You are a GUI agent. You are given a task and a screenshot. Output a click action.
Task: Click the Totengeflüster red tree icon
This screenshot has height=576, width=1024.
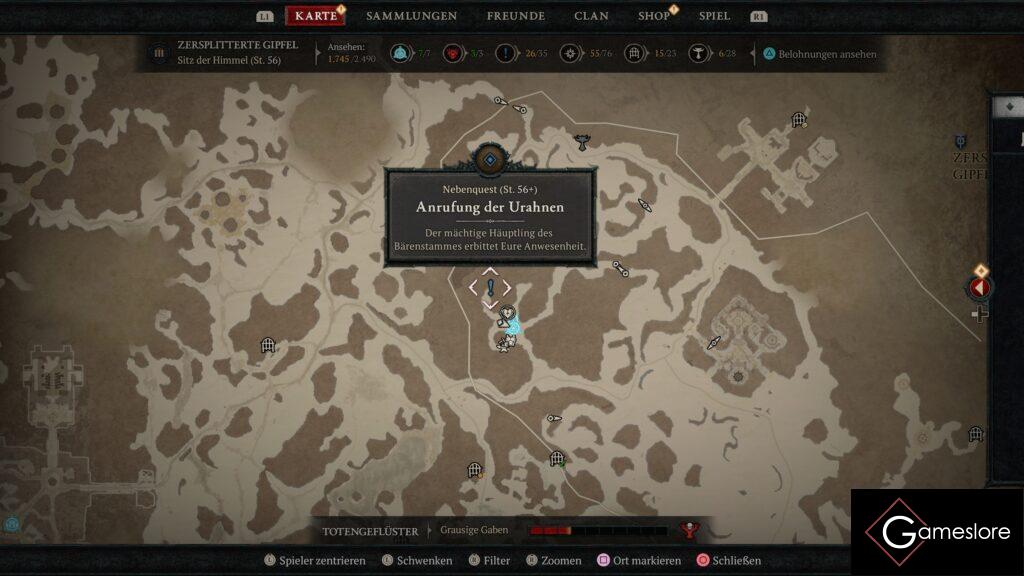(688, 530)
